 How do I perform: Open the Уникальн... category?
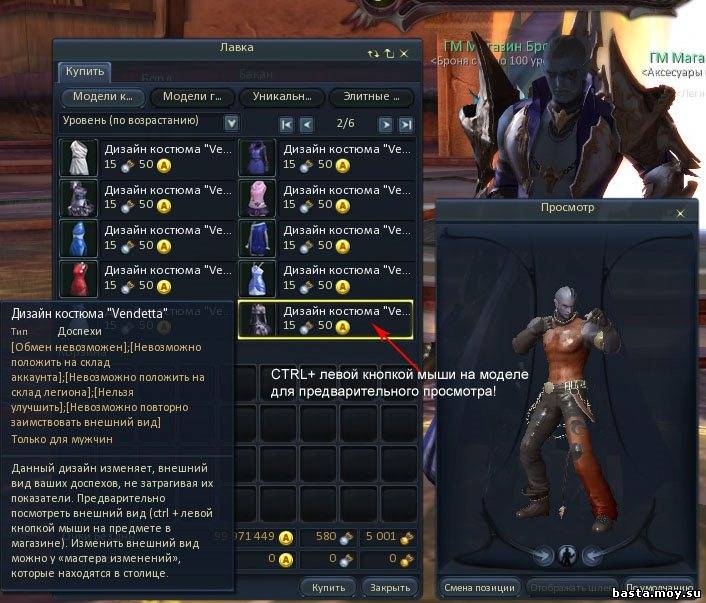[283, 97]
